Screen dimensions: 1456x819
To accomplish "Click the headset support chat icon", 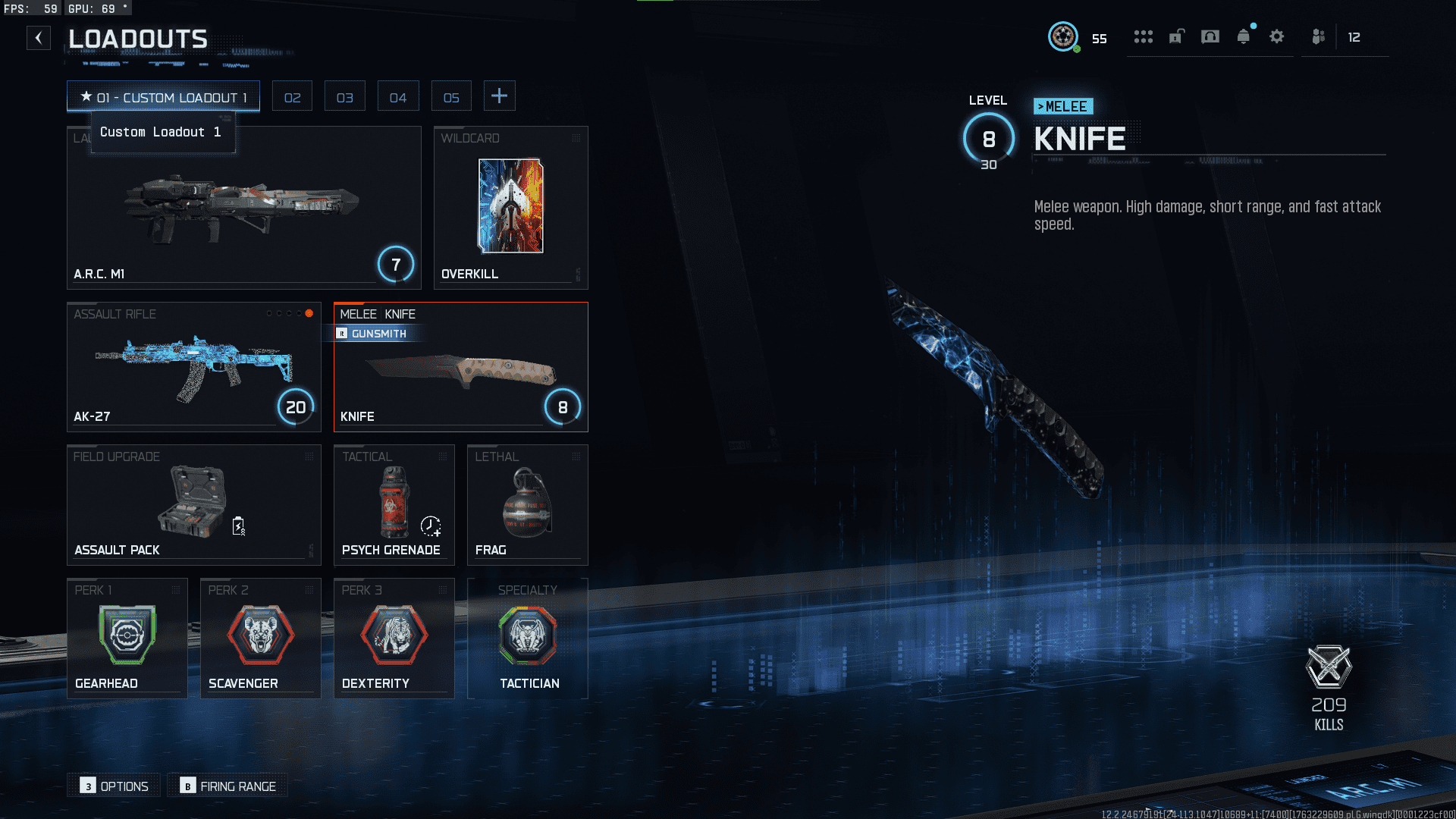I will (x=1210, y=36).
